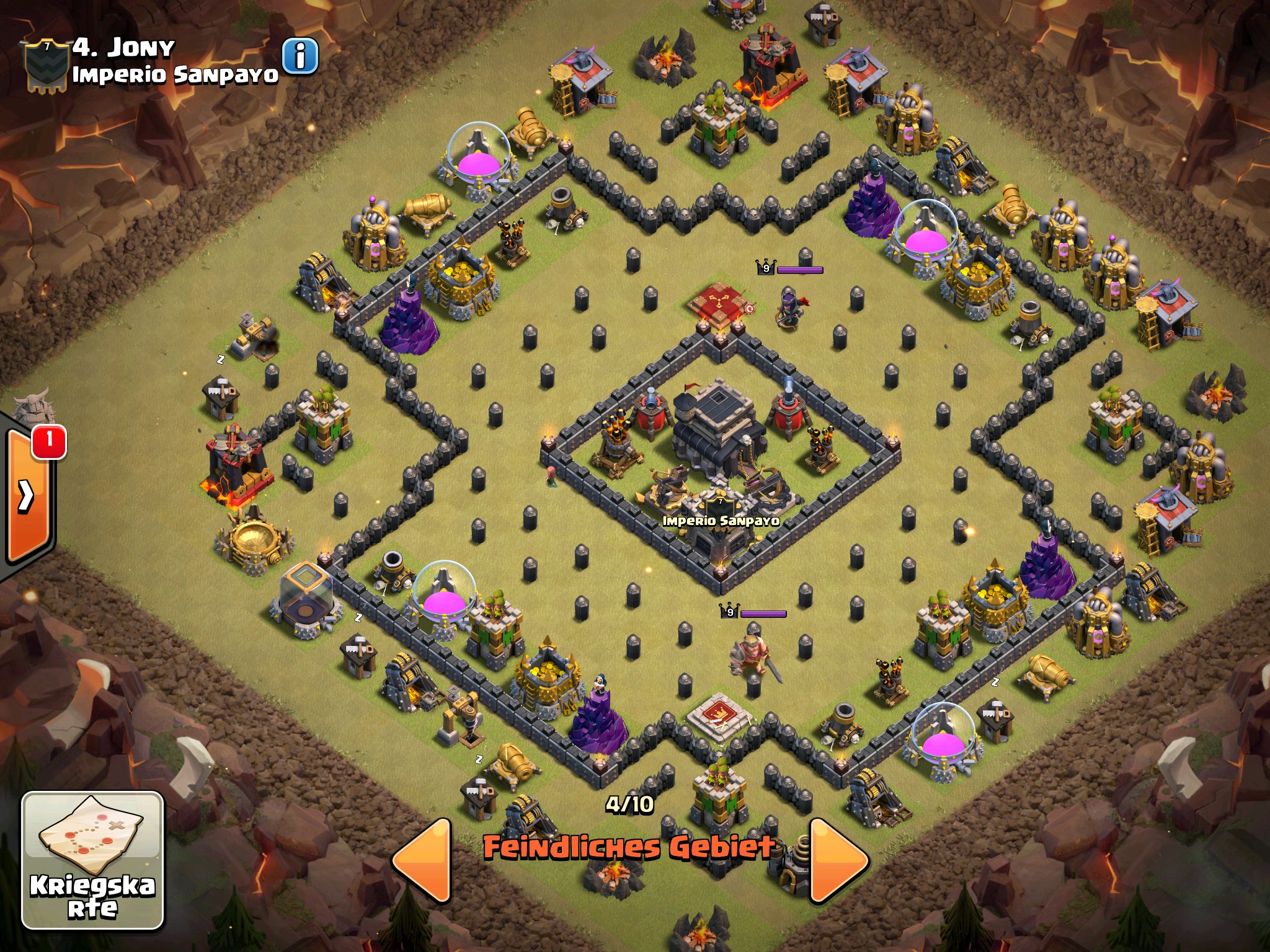Expand the orange side panel tab
1270x952 pixels.
(x=27, y=495)
